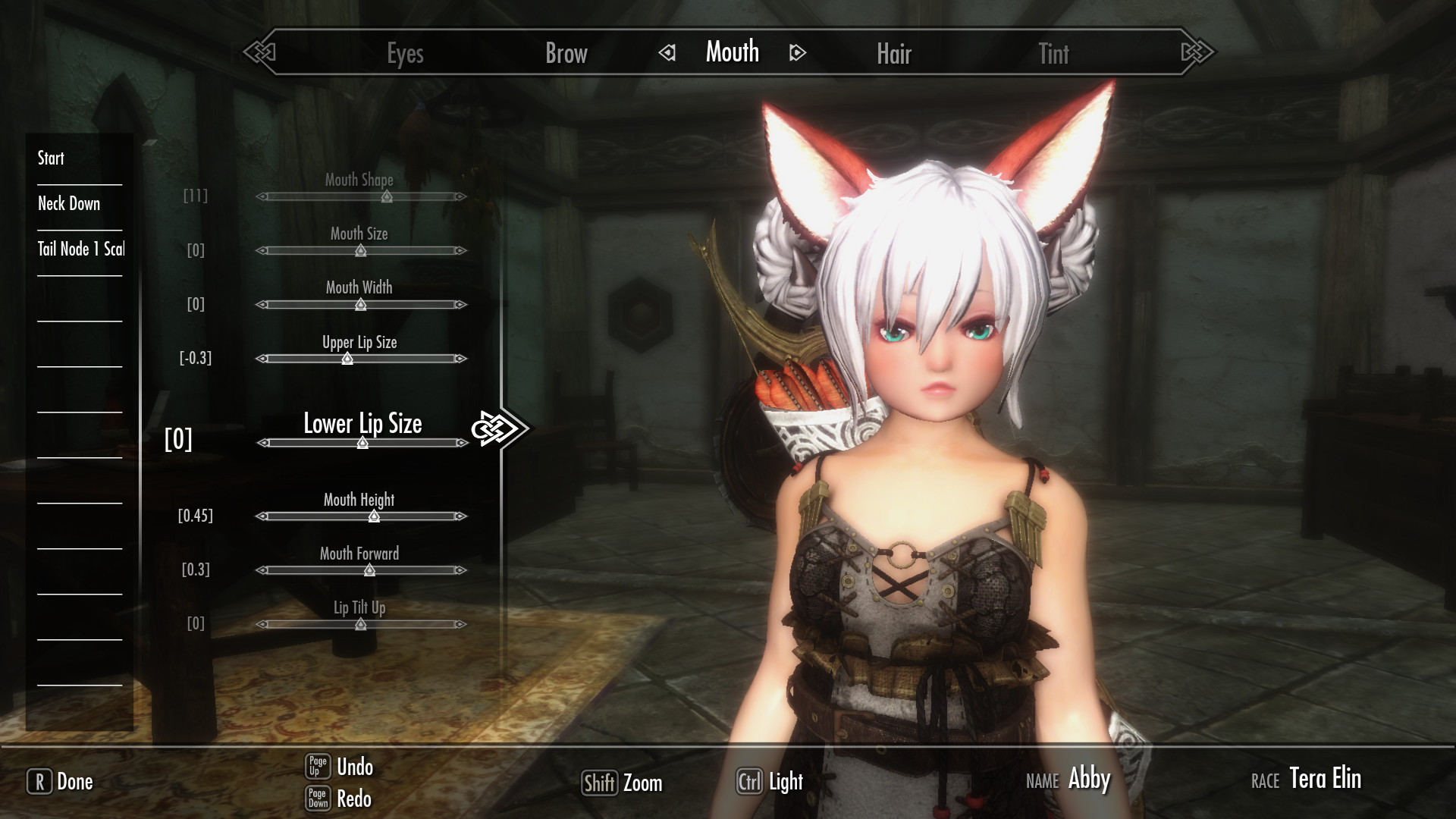Set the Mouth Size slider
Screen dimensions: 1456x819
pyautogui.click(x=360, y=250)
